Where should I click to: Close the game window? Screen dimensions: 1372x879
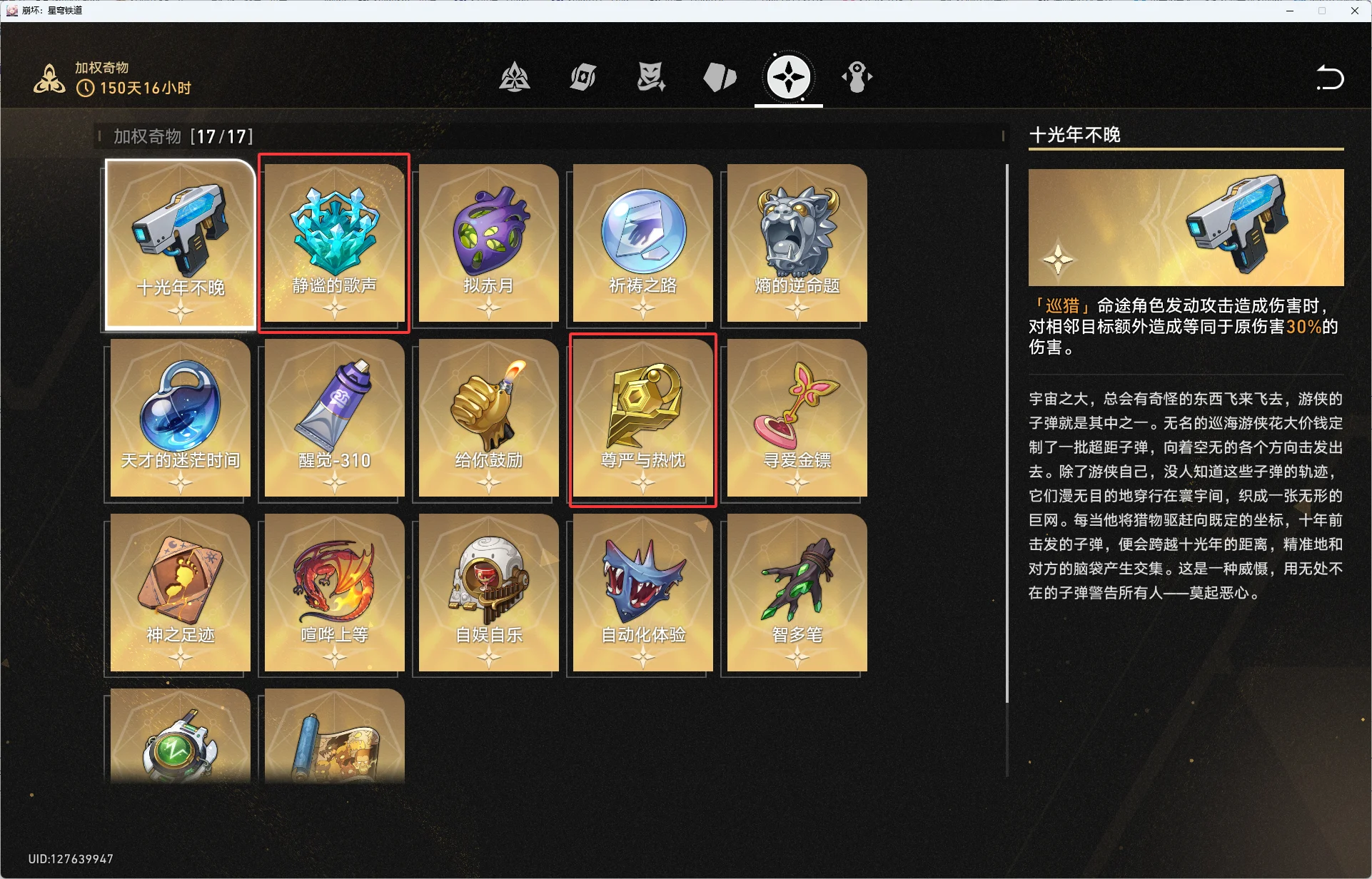click(x=1354, y=11)
